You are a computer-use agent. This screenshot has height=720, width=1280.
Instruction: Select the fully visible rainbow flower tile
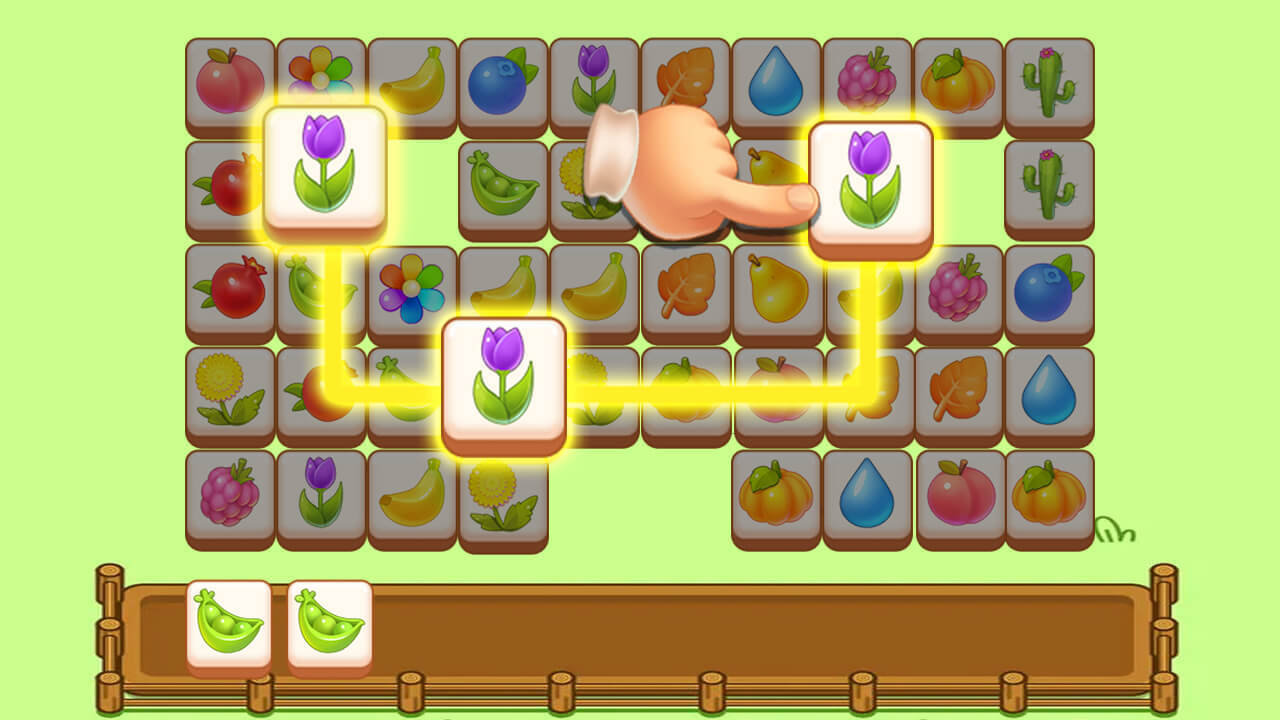coord(412,289)
